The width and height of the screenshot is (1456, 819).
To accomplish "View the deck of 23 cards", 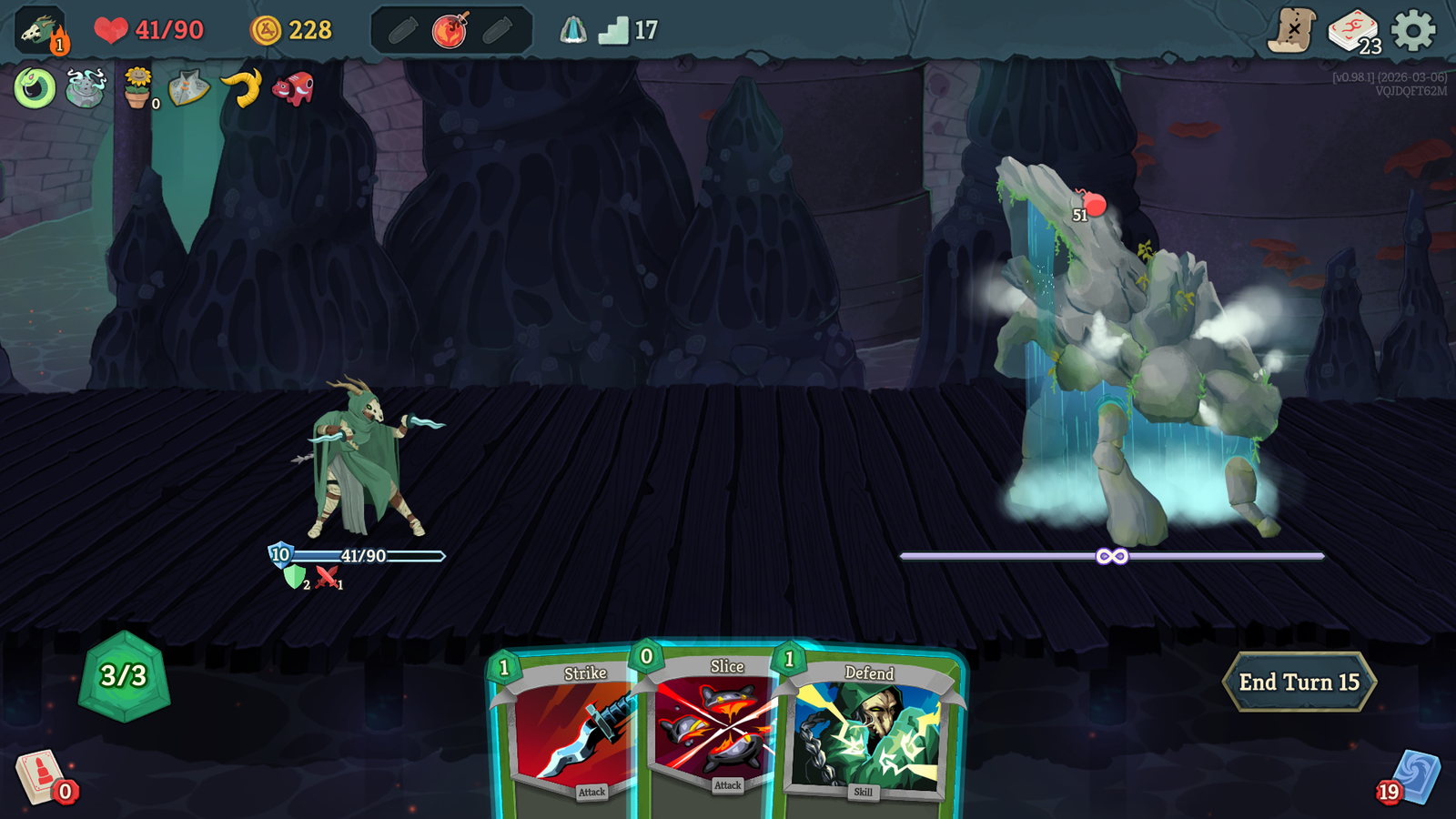I will [x=1353, y=31].
